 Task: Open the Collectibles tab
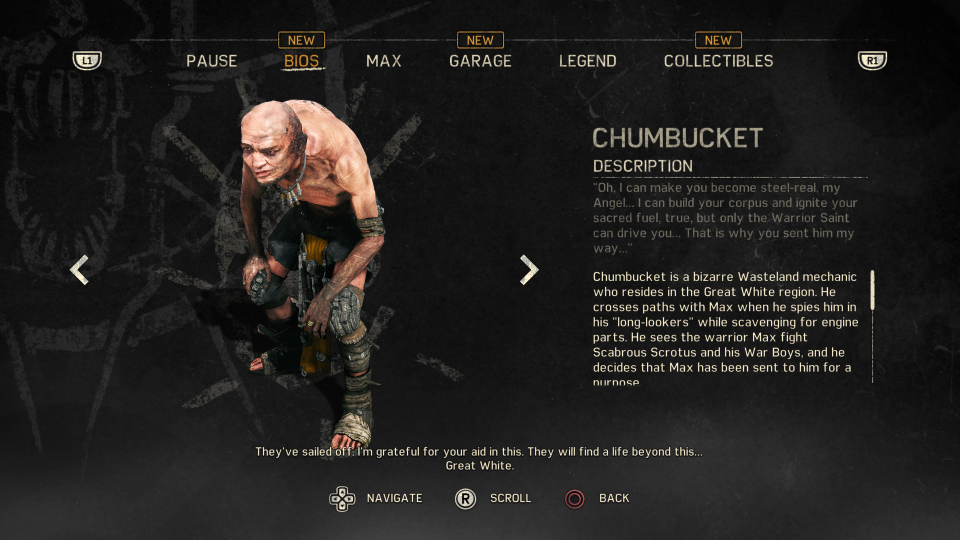[718, 61]
